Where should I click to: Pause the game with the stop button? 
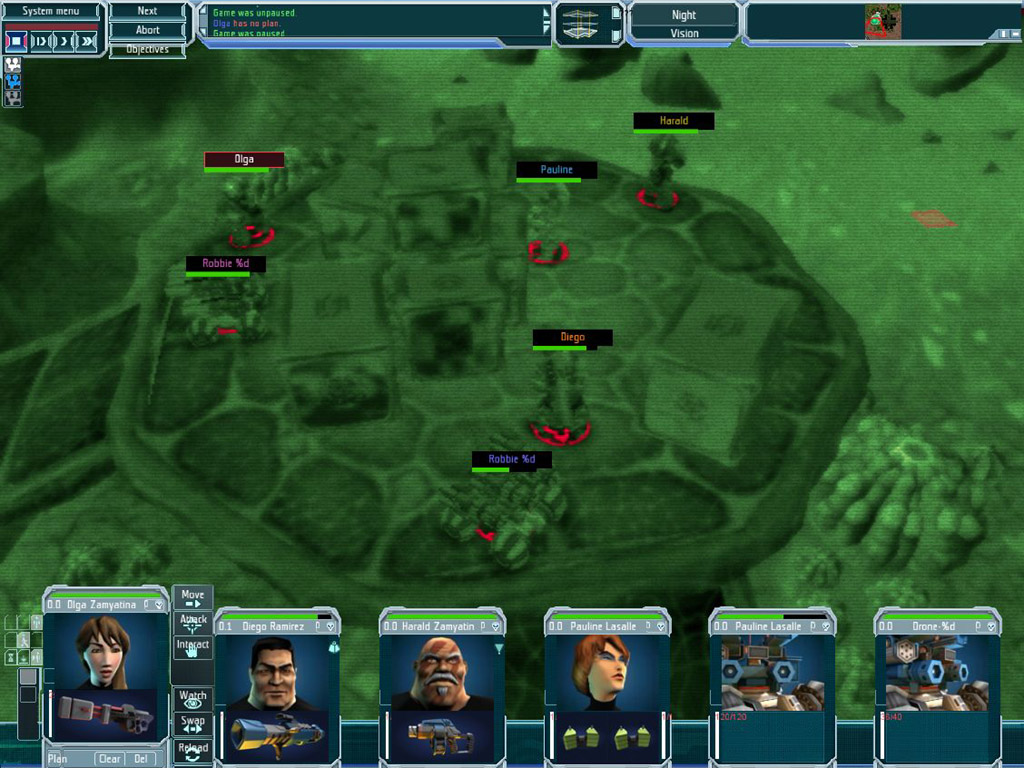click(x=16, y=41)
